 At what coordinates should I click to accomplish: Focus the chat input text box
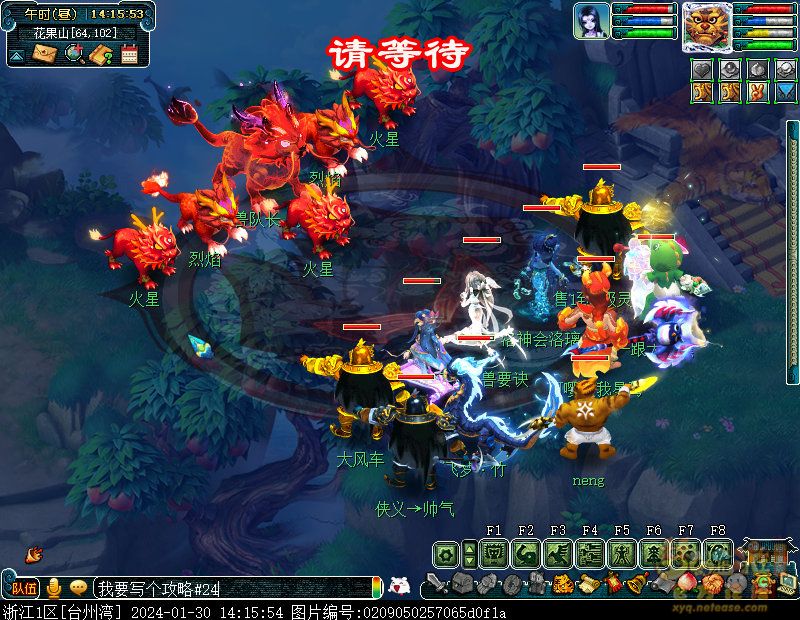click(230, 589)
